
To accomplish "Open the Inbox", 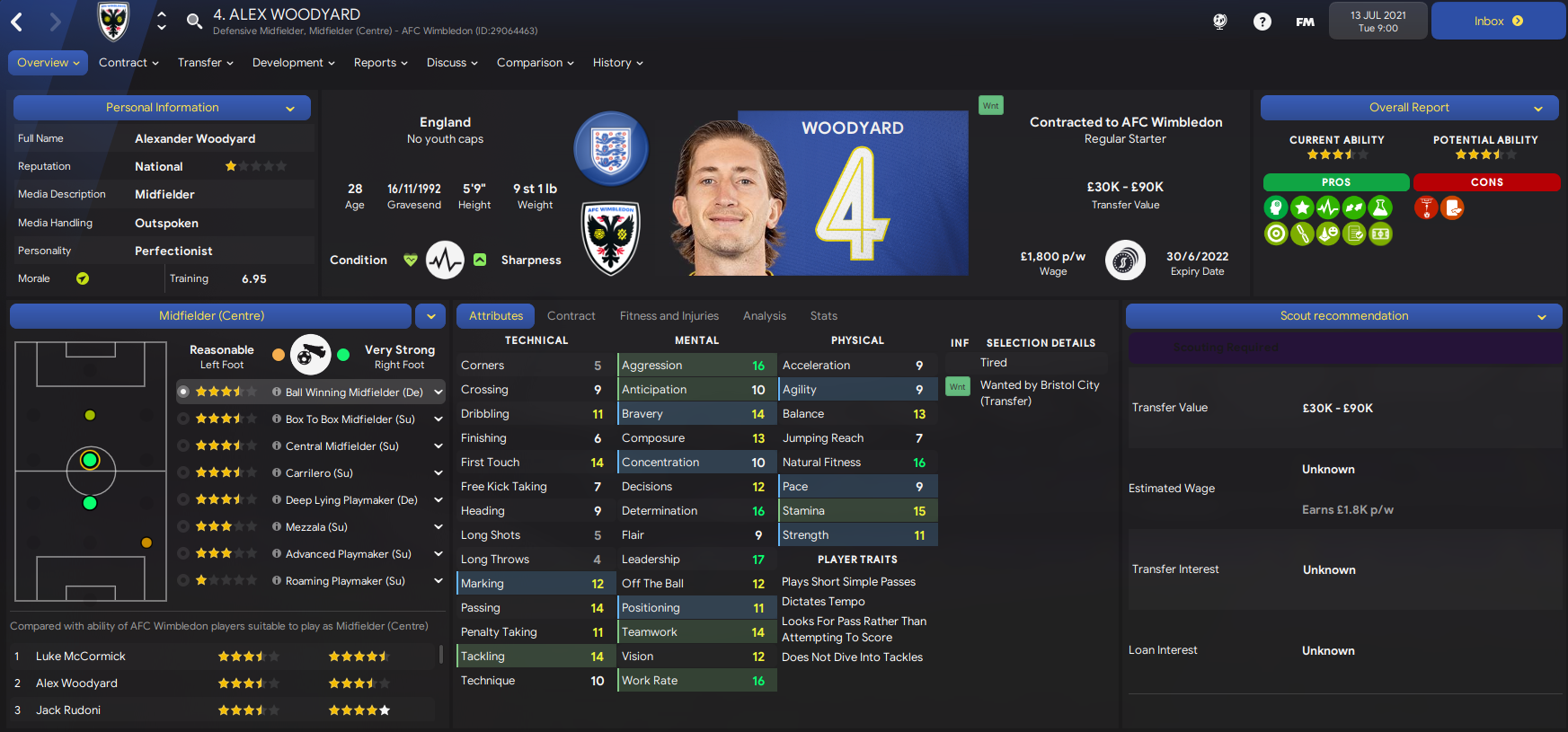I will [1497, 20].
